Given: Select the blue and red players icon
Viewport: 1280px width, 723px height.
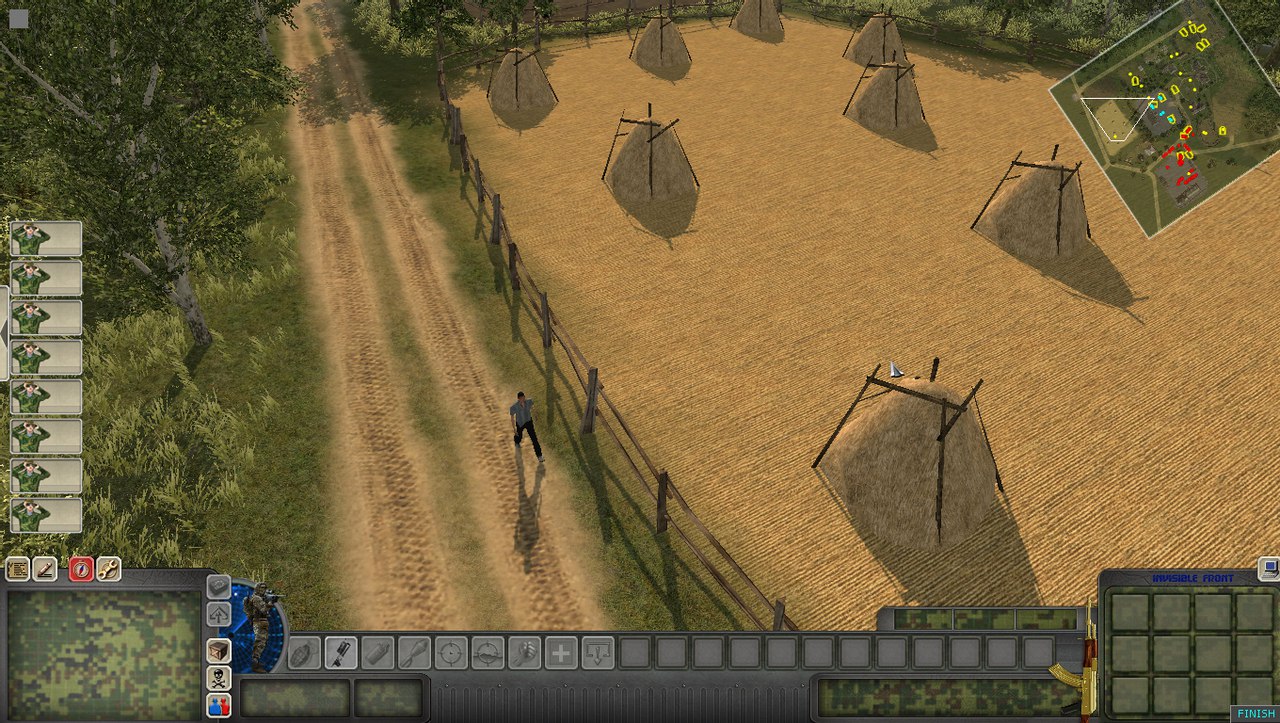Looking at the screenshot, I should point(218,705).
